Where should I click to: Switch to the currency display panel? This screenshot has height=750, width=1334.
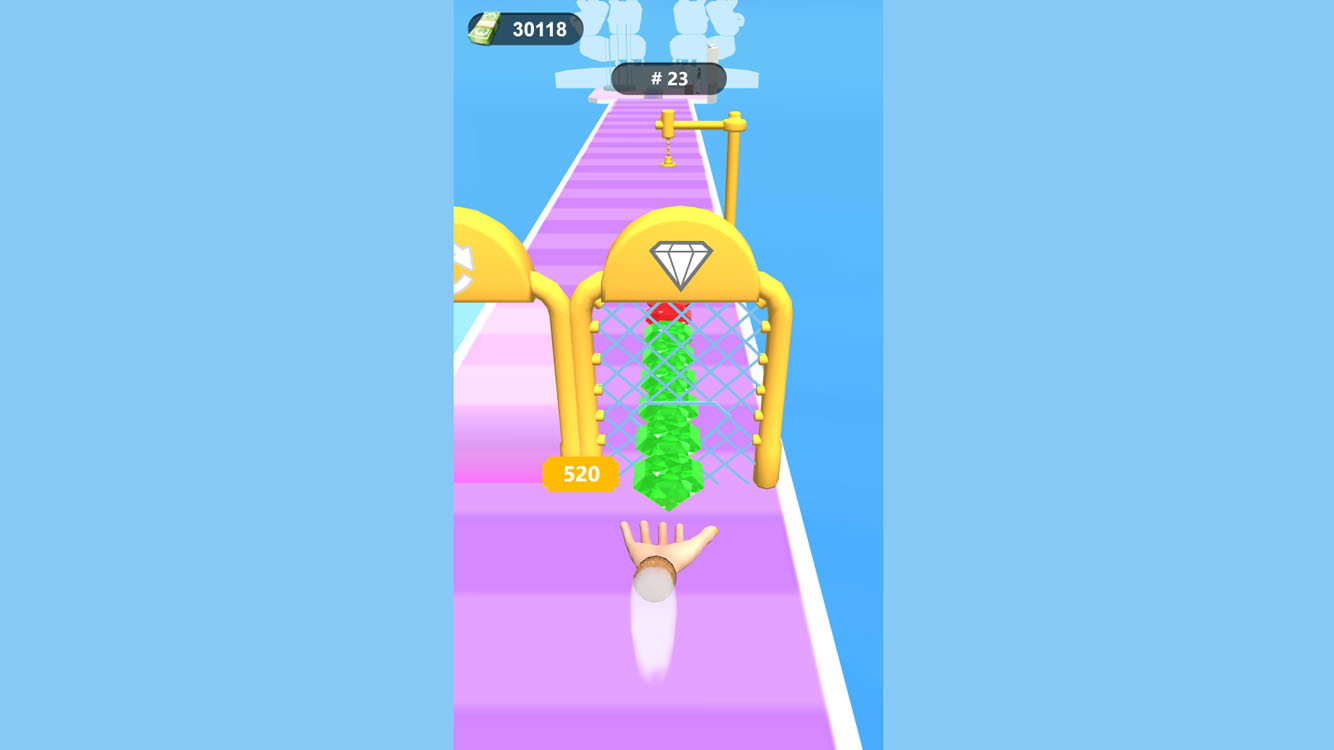tap(523, 29)
